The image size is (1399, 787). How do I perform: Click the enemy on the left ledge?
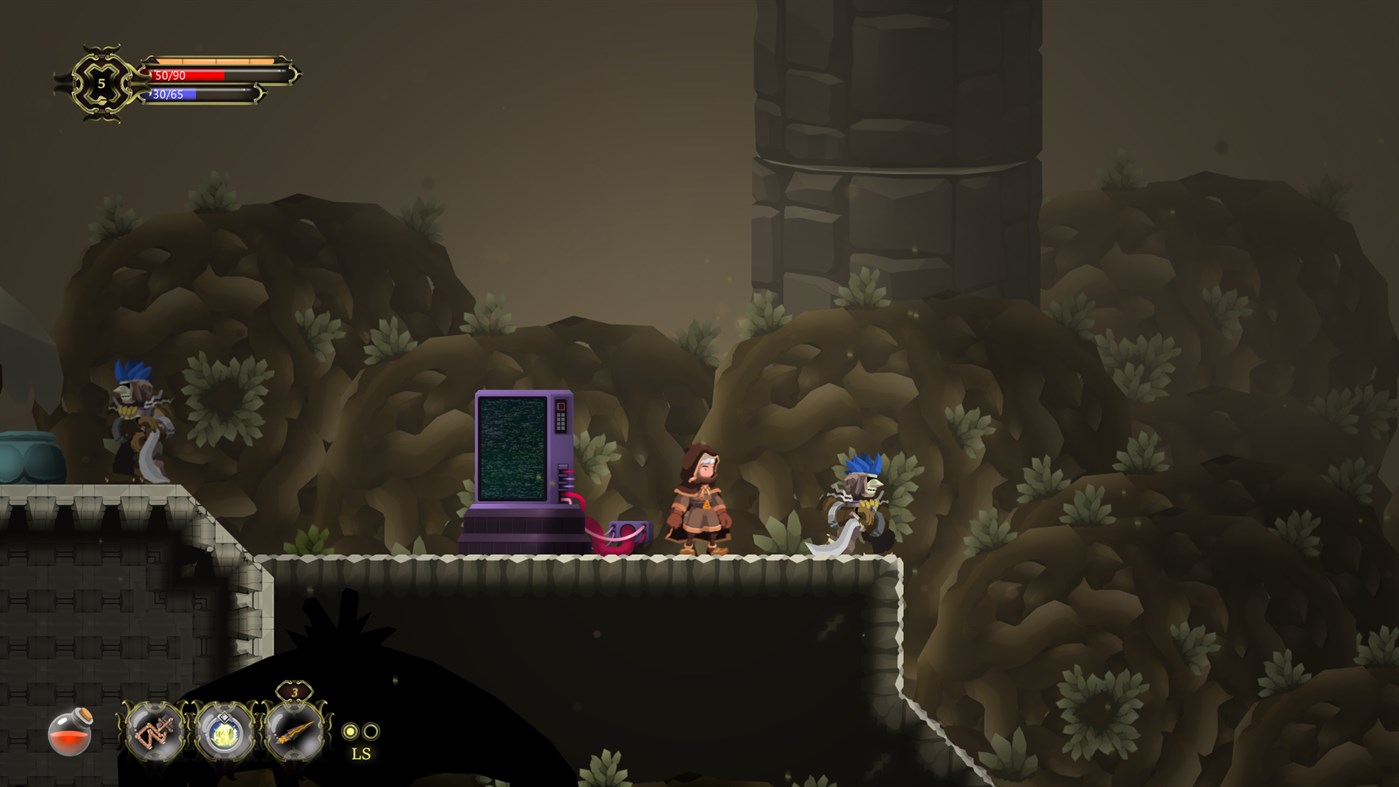pos(135,420)
